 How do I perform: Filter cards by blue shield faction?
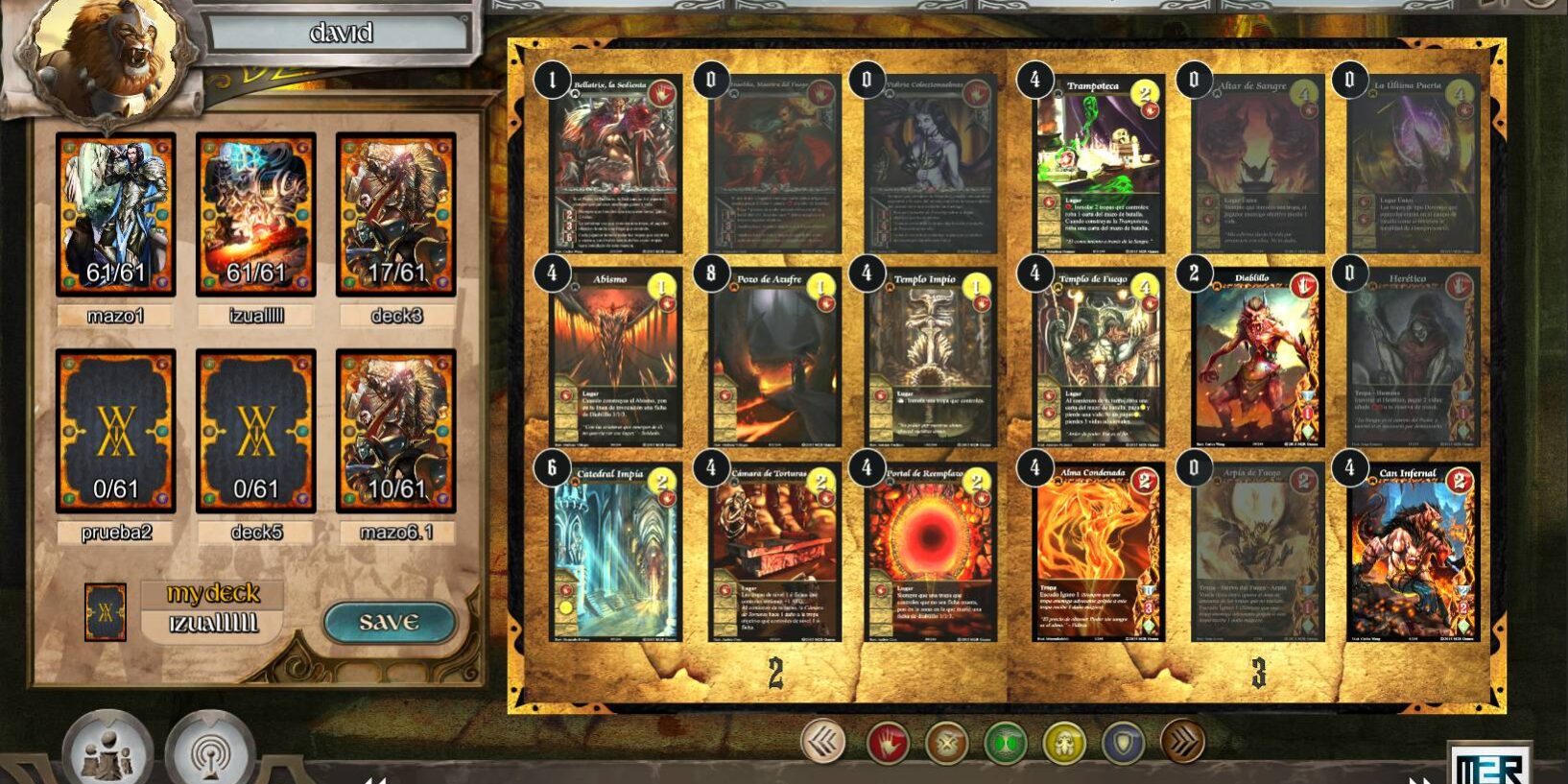(1124, 743)
